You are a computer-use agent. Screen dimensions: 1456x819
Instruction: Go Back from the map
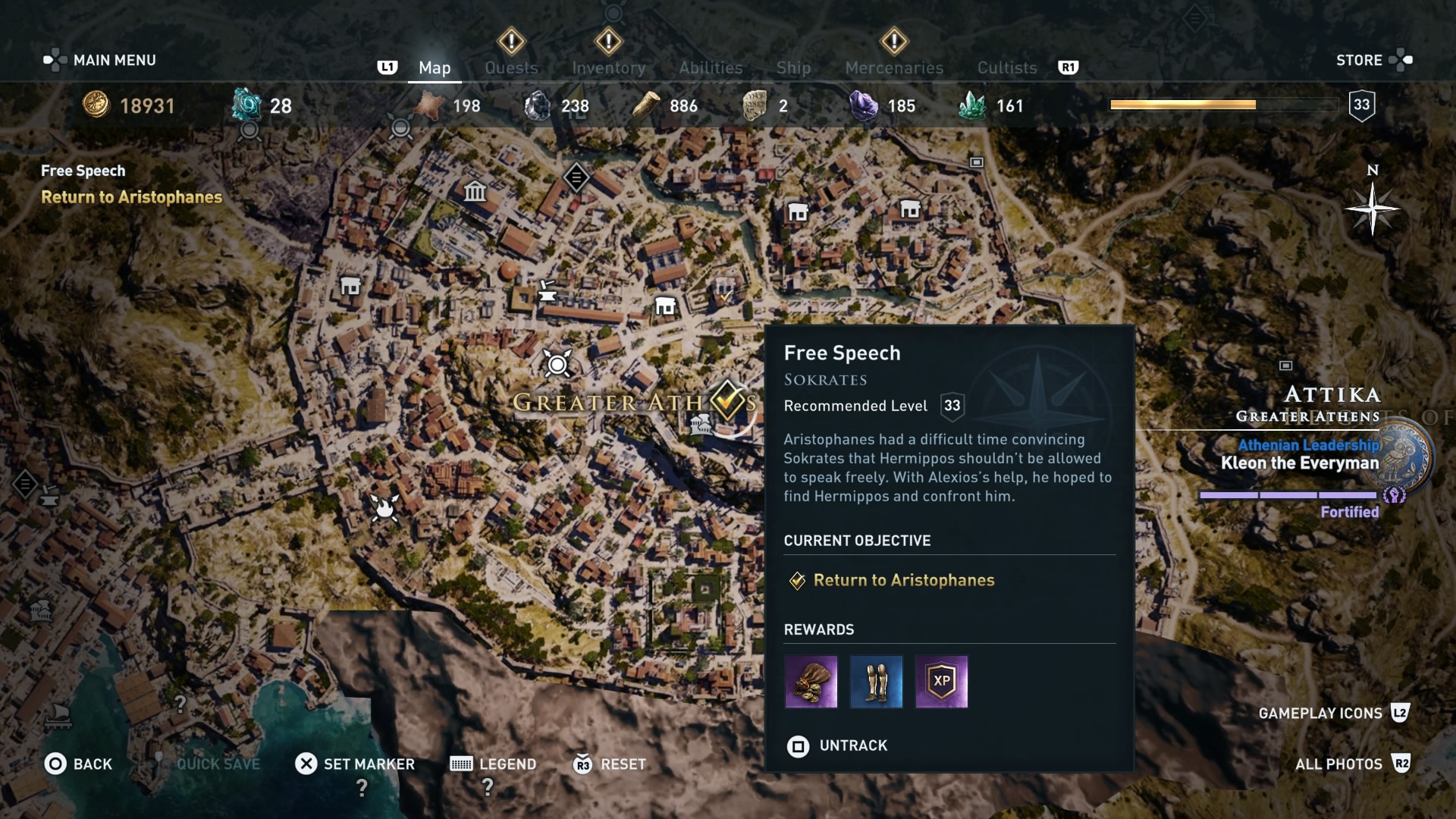pos(78,764)
